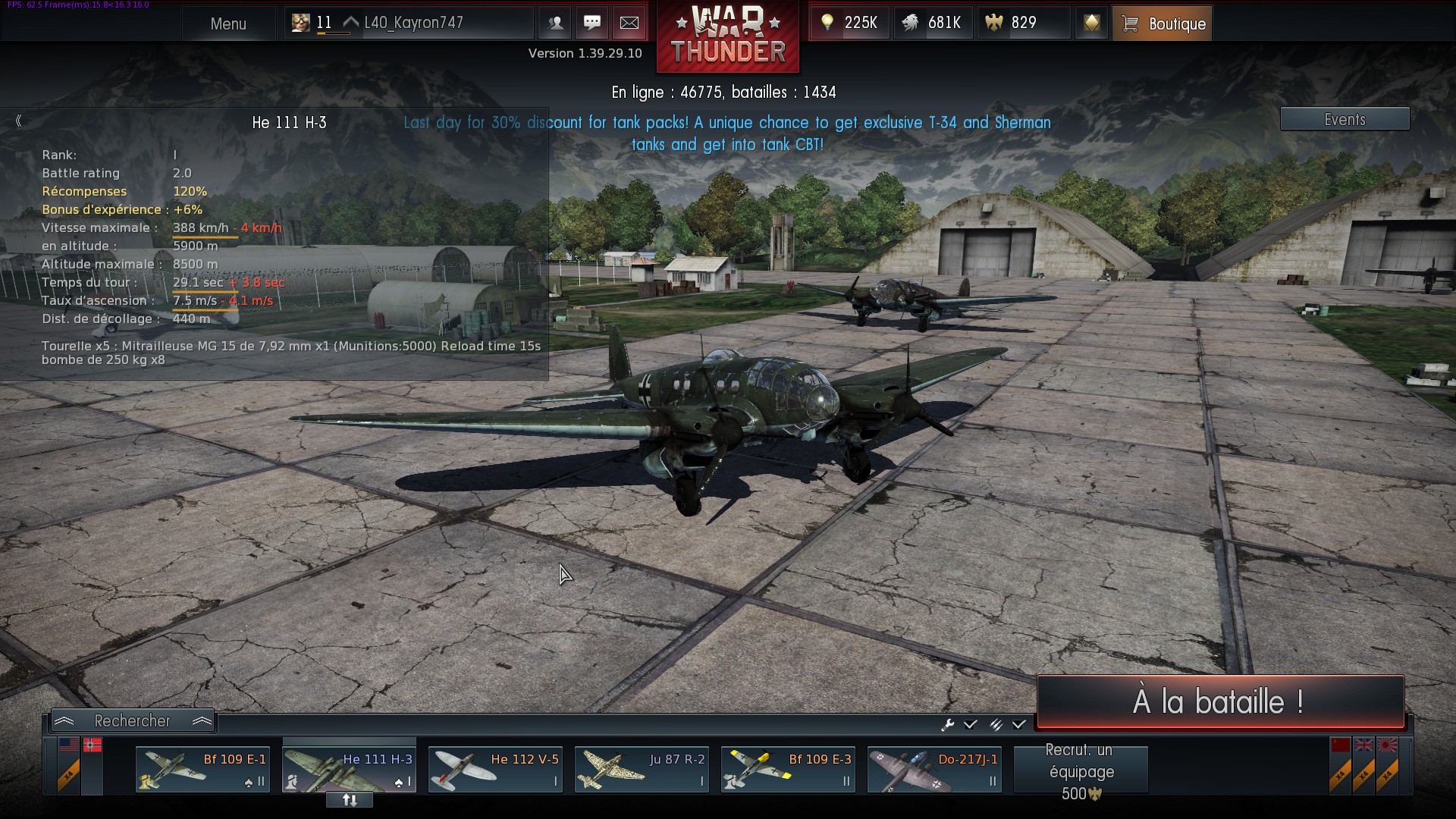The image size is (1456, 819).
Task: Recruit a new crew for 500
Action: 1081,770
